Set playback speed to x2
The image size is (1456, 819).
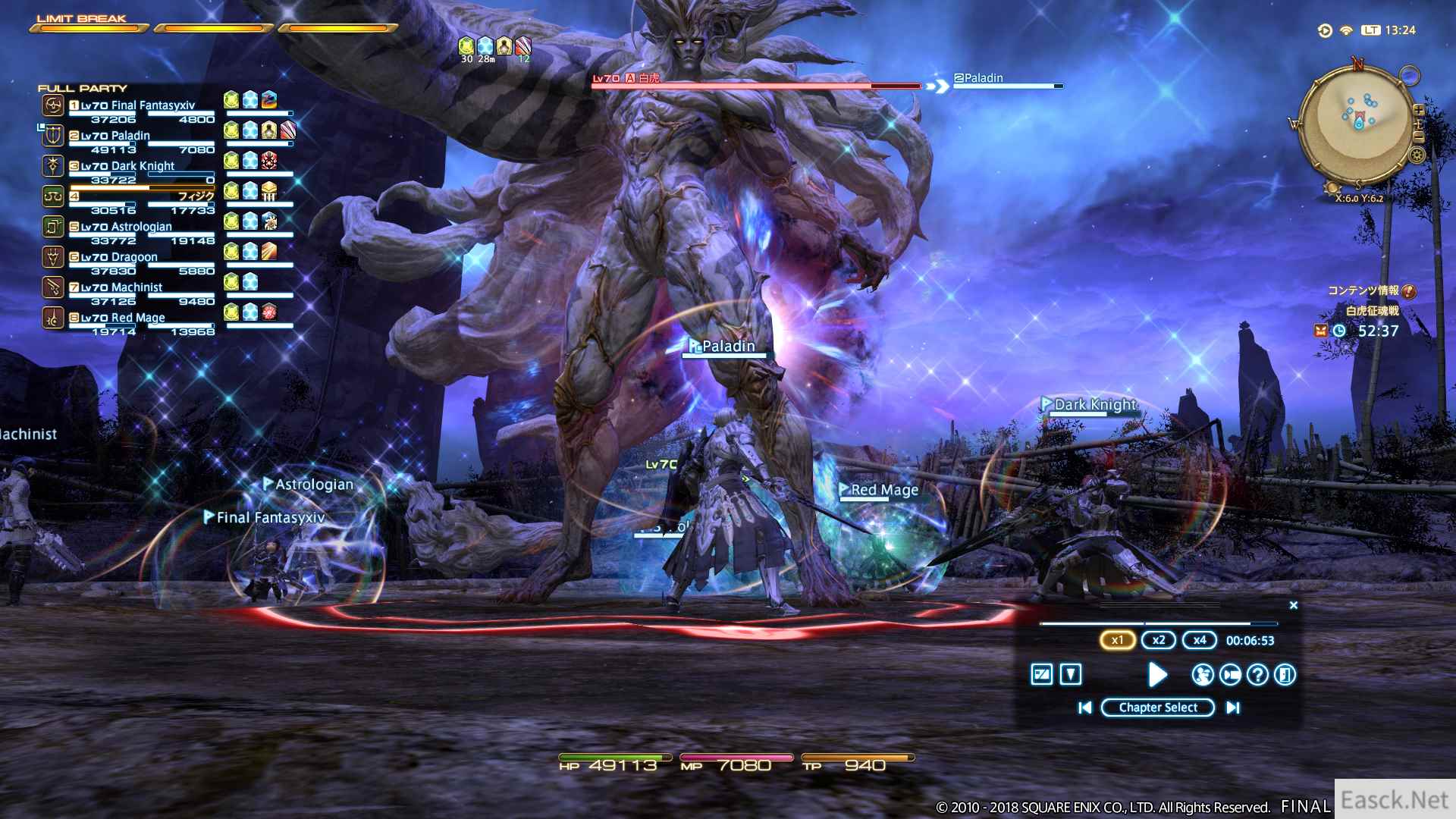[1158, 640]
